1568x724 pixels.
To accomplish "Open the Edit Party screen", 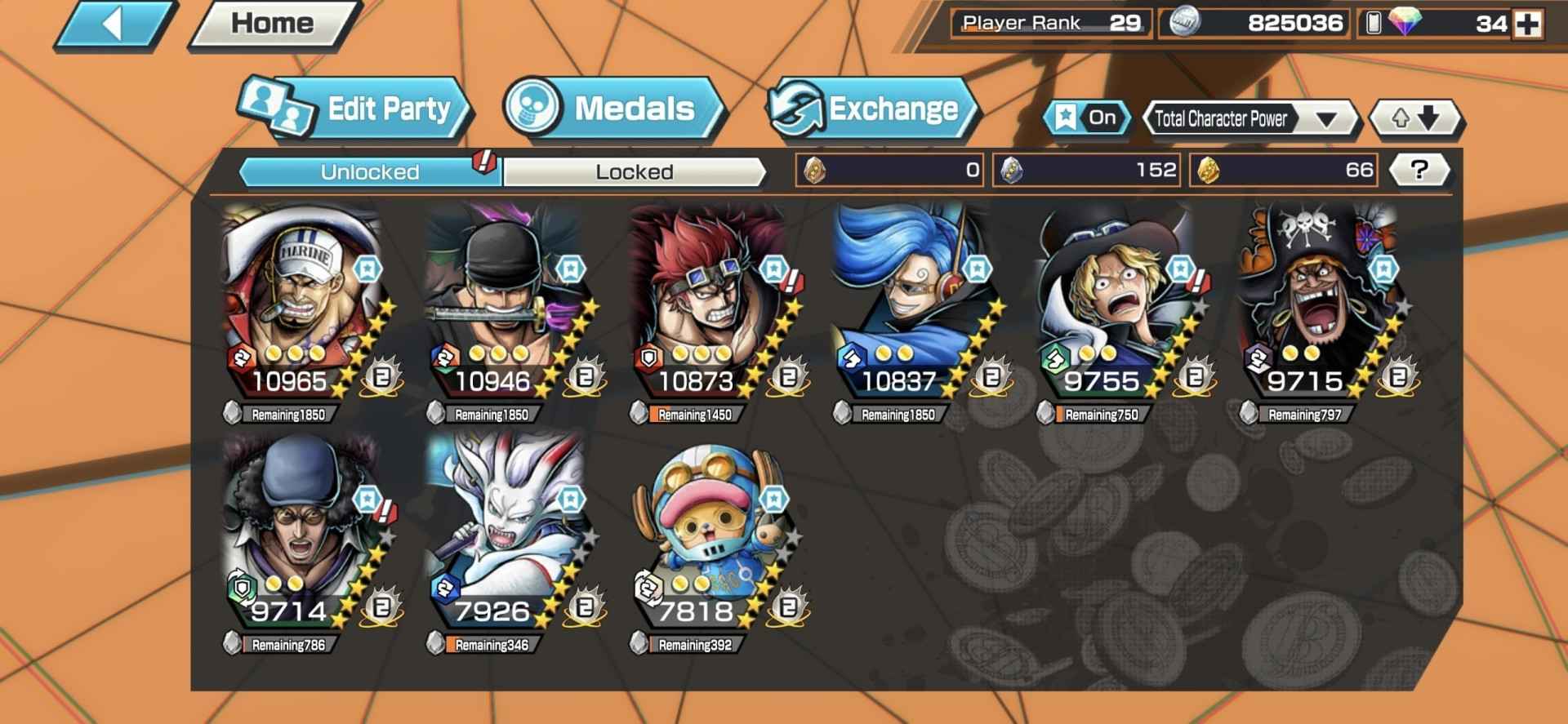I will coord(376,109).
